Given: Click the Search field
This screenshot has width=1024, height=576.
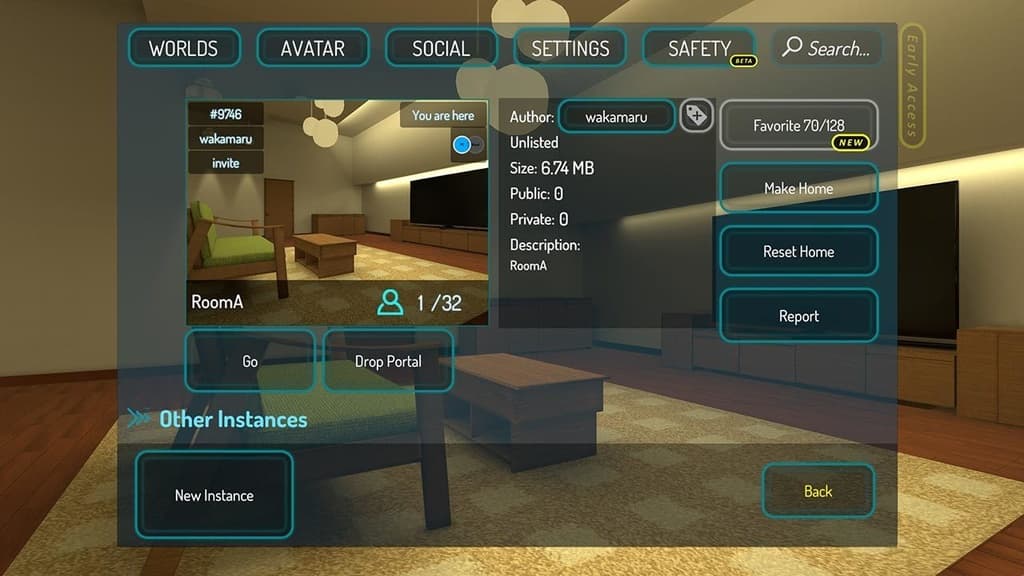Looking at the screenshot, I should tap(827, 48).
